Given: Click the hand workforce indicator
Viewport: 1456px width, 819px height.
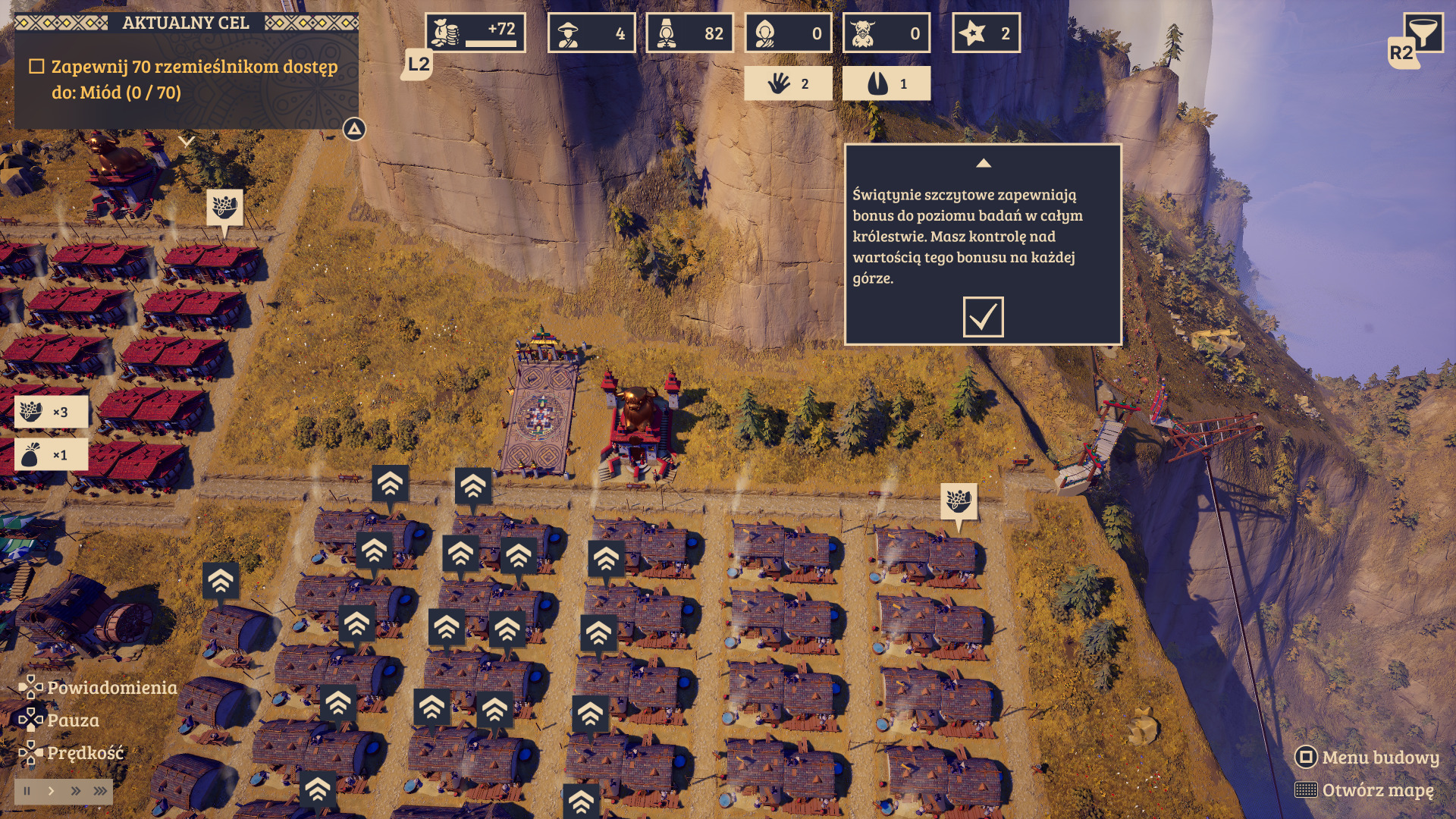Looking at the screenshot, I should pyautogui.click(x=788, y=84).
